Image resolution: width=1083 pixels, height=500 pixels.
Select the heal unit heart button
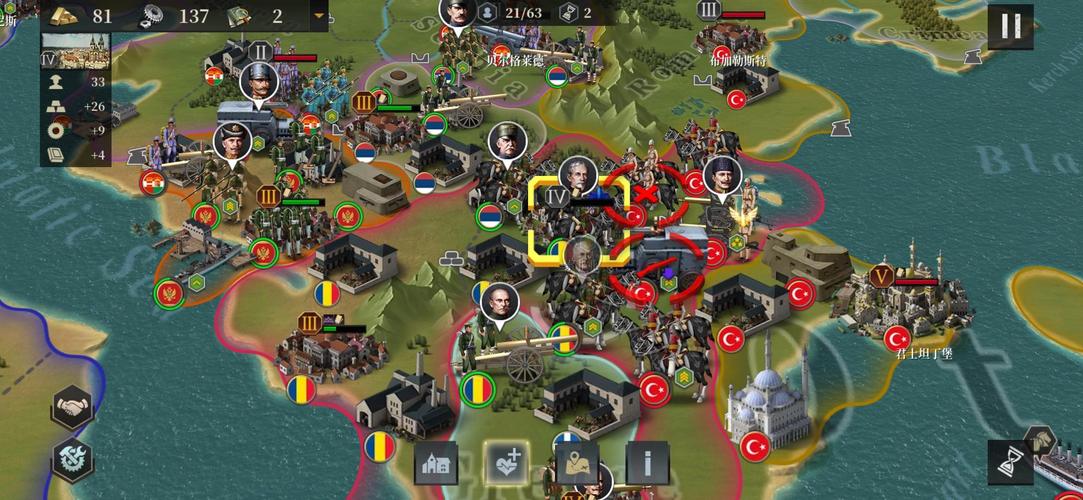pos(506,463)
